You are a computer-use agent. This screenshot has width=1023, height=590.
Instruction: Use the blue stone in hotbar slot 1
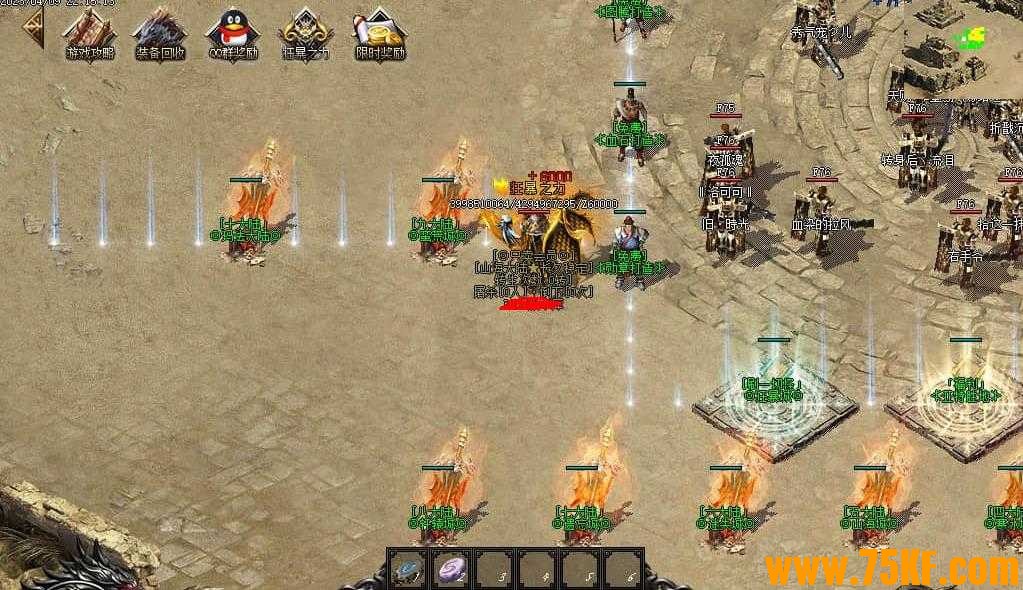point(407,570)
